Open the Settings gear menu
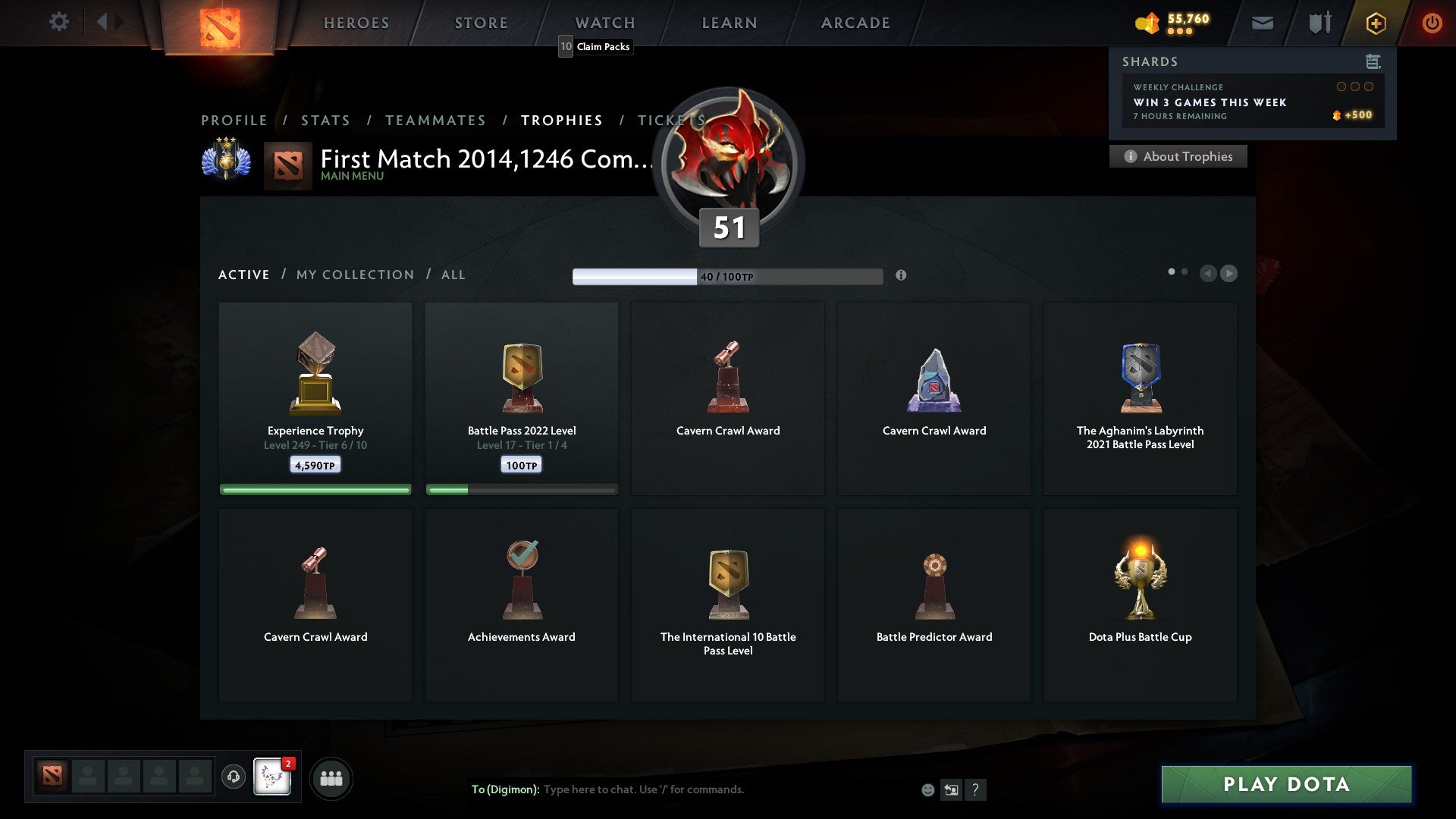The height and width of the screenshot is (819, 1456). click(59, 22)
